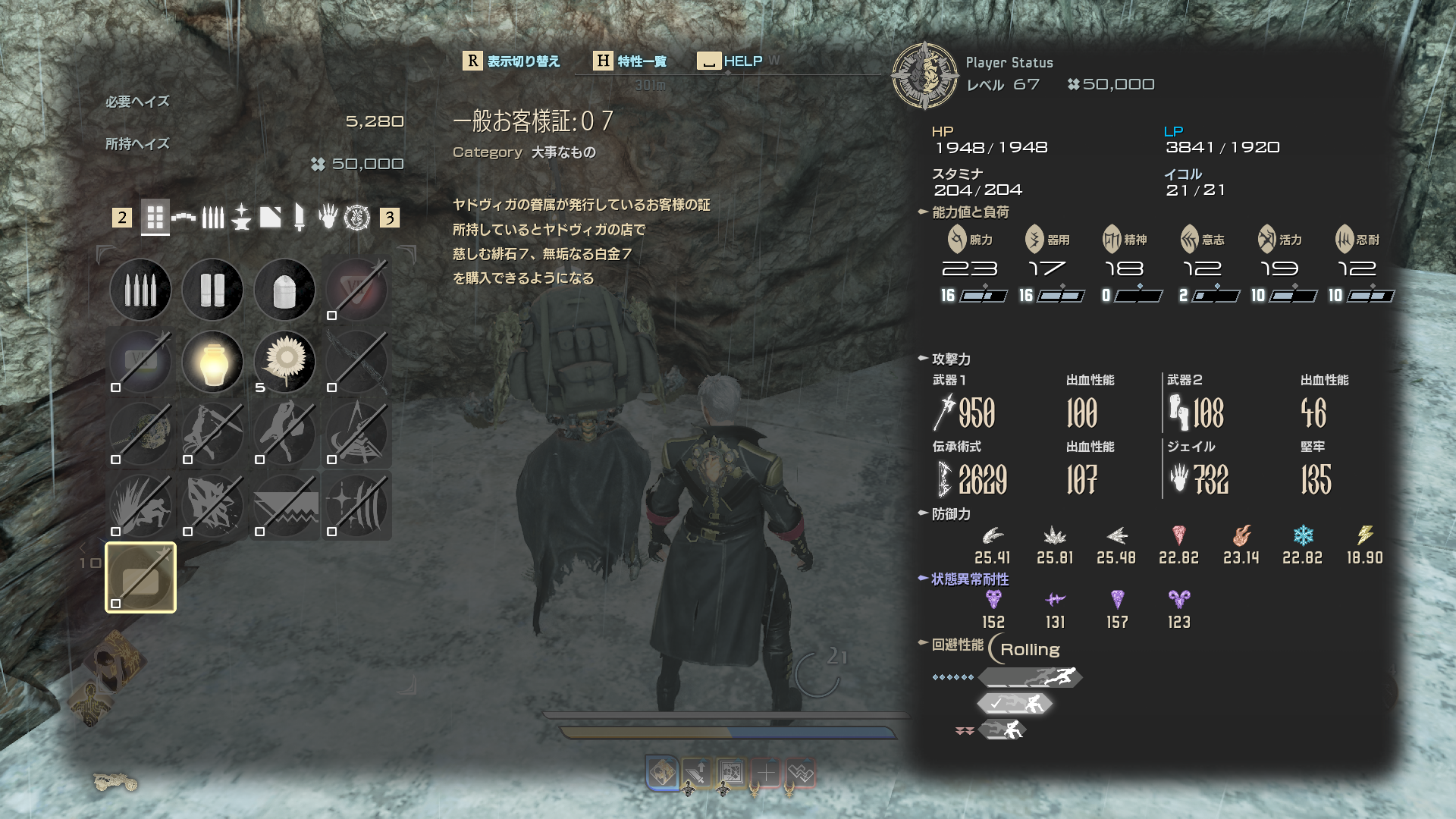Open the sword weapons category tab
The height and width of the screenshot is (819, 1456).
tap(300, 218)
